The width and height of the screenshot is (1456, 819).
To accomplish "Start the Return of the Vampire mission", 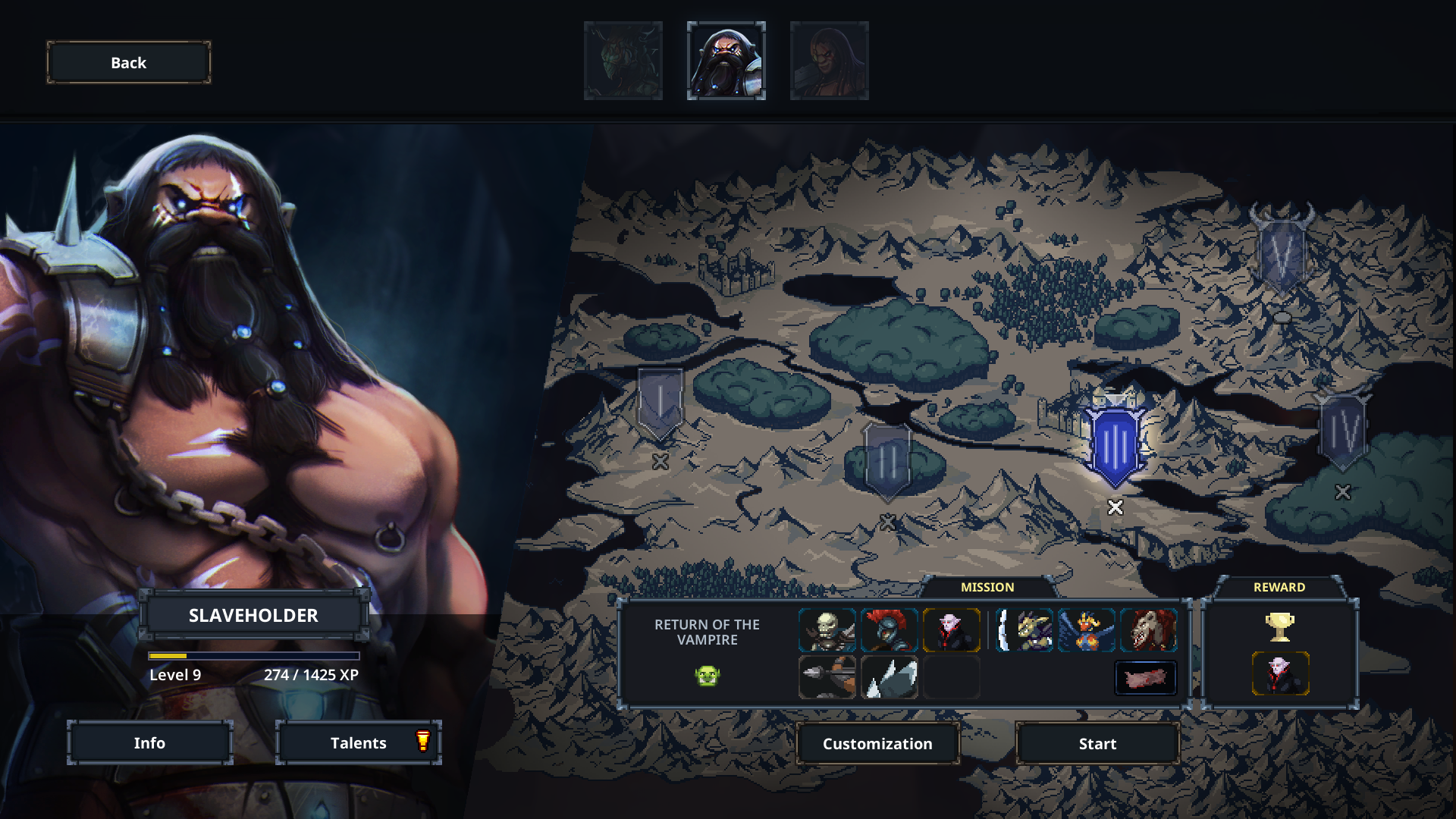I will coord(1097,743).
